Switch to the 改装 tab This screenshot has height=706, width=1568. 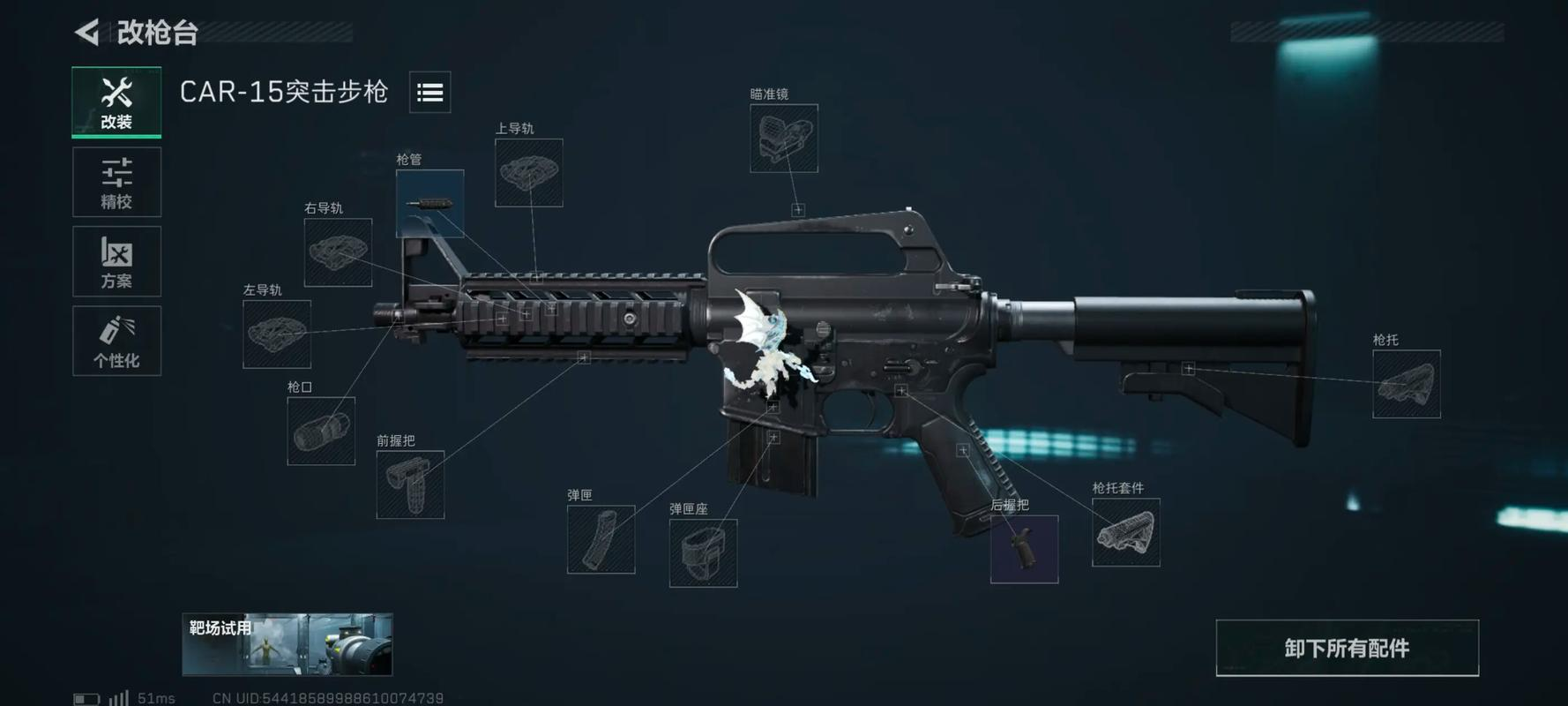click(x=116, y=101)
